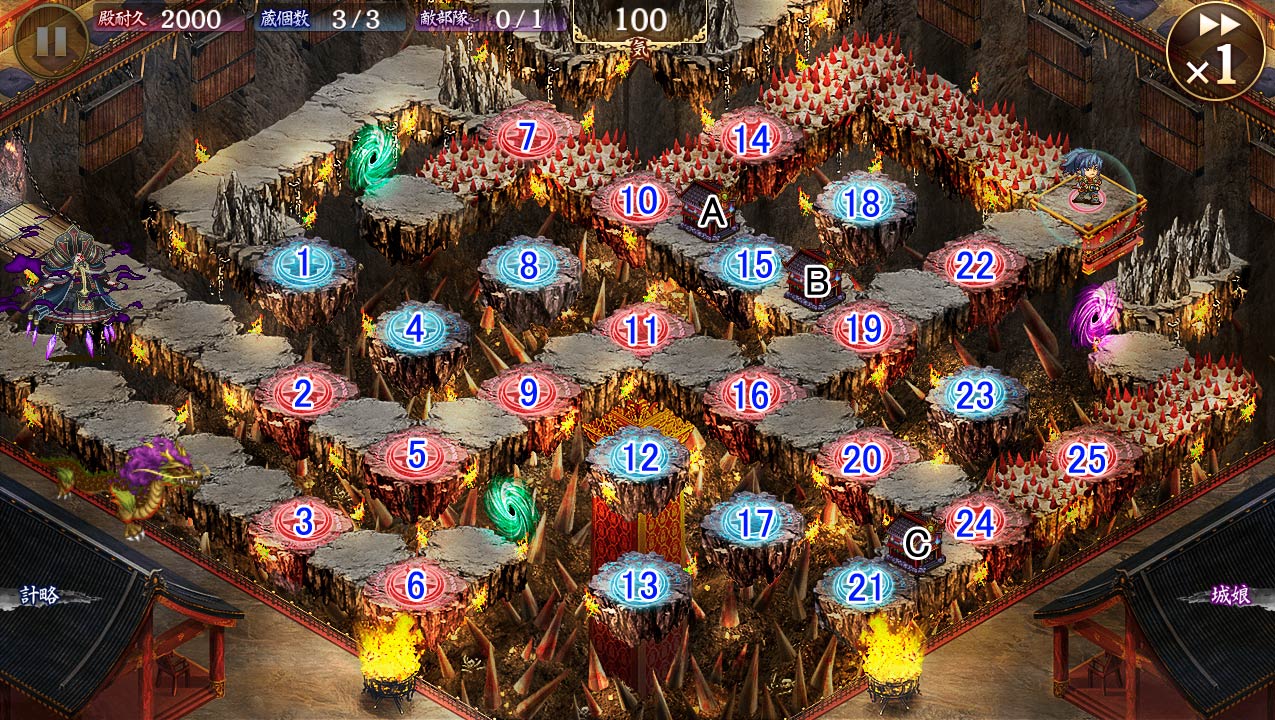The image size is (1275, 720).
Task: Choose red deployment tile 7
Action: (x=528, y=136)
